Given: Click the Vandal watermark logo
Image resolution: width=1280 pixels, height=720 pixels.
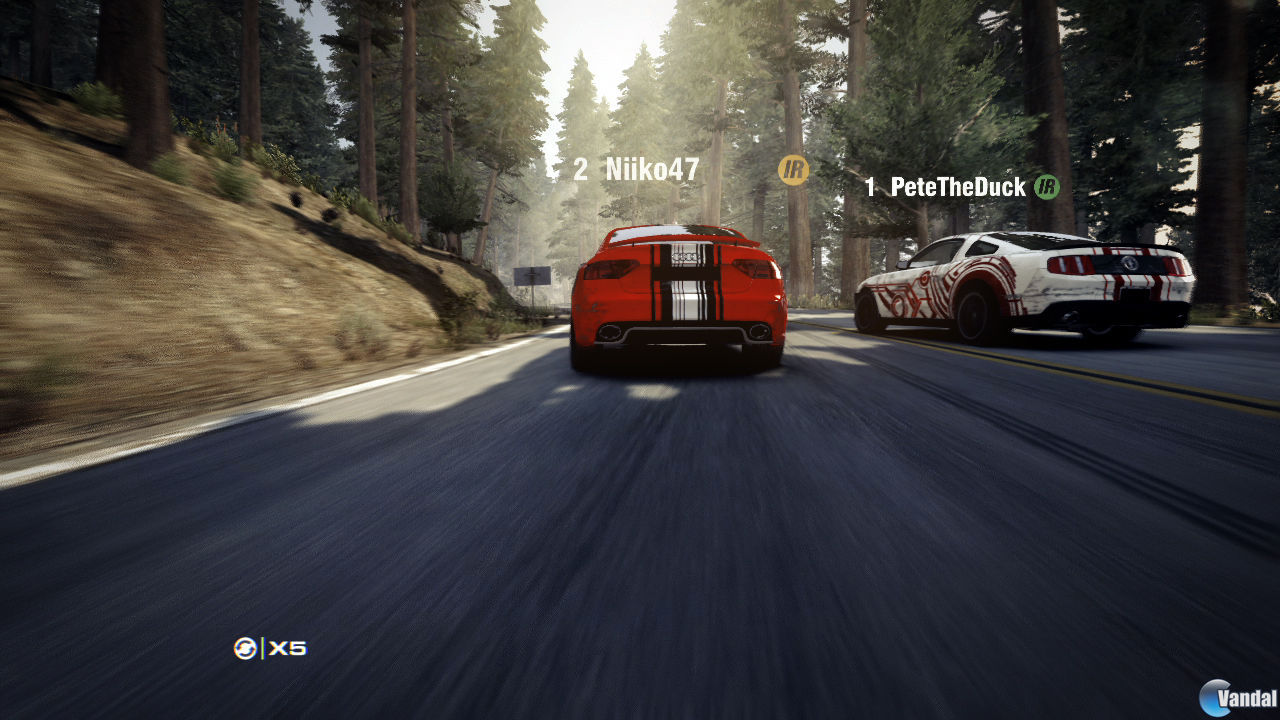Looking at the screenshot, I should 1216,695.
